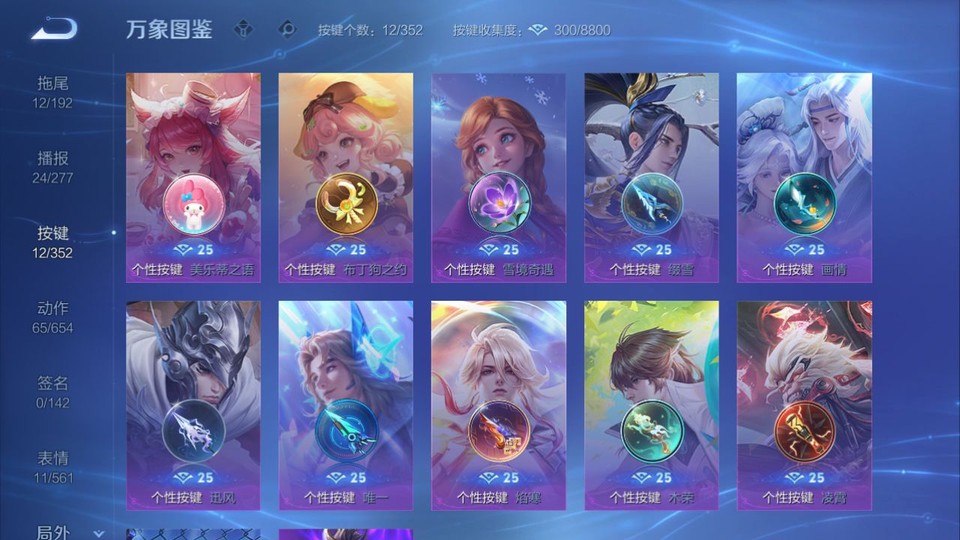Open the 雪境奇遇 button skin card

(x=498, y=177)
